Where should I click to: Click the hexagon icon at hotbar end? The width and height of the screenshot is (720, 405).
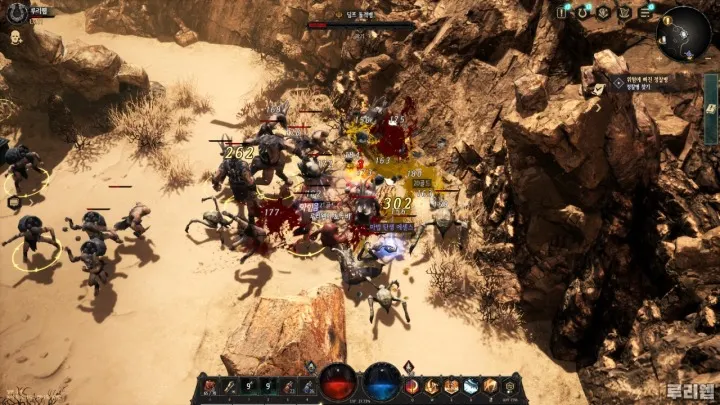512,386
